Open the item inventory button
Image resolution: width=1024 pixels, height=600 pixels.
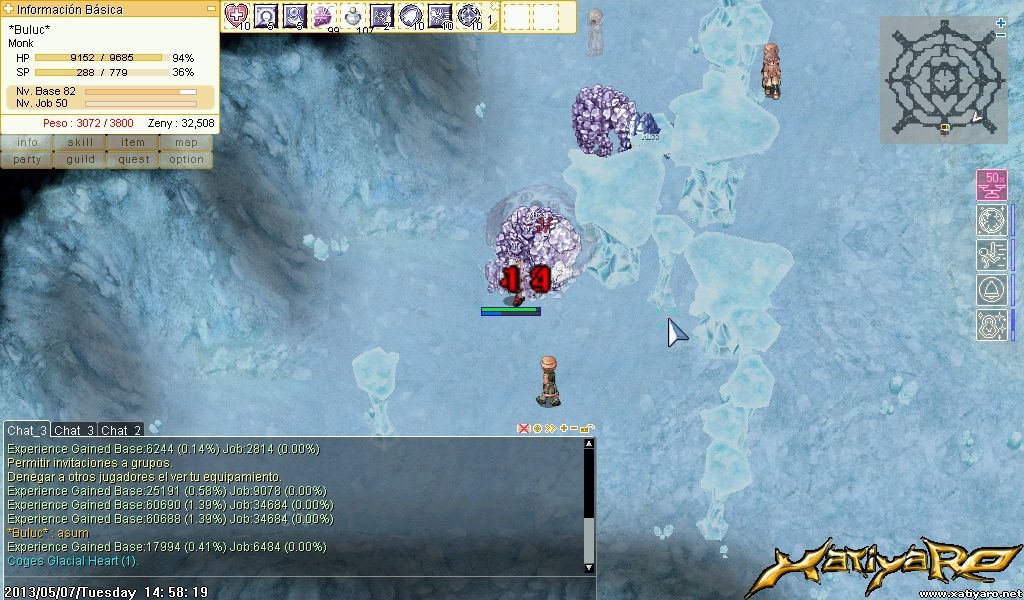coord(133,142)
